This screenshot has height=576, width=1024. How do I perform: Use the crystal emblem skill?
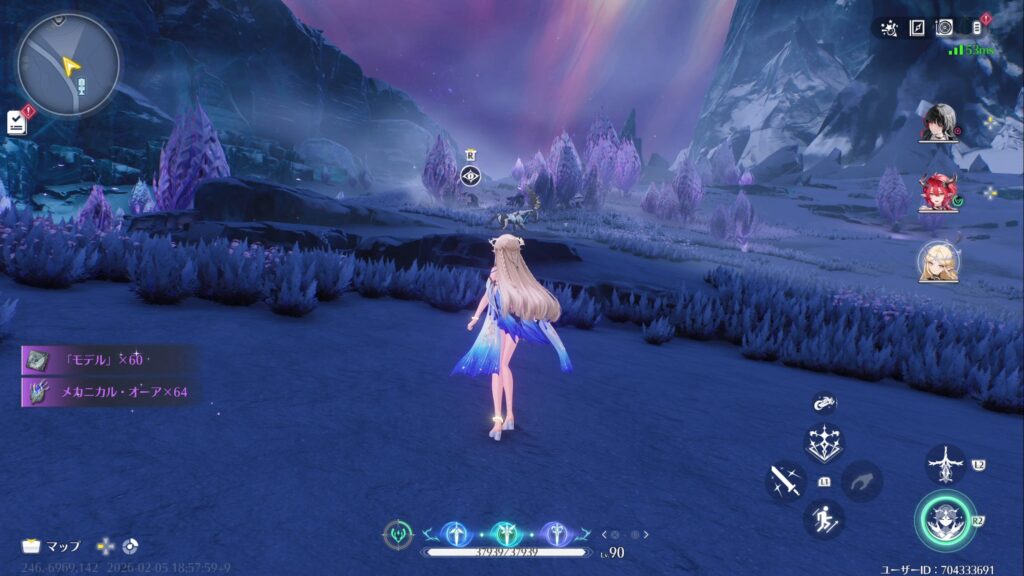pyautogui.click(x=824, y=443)
